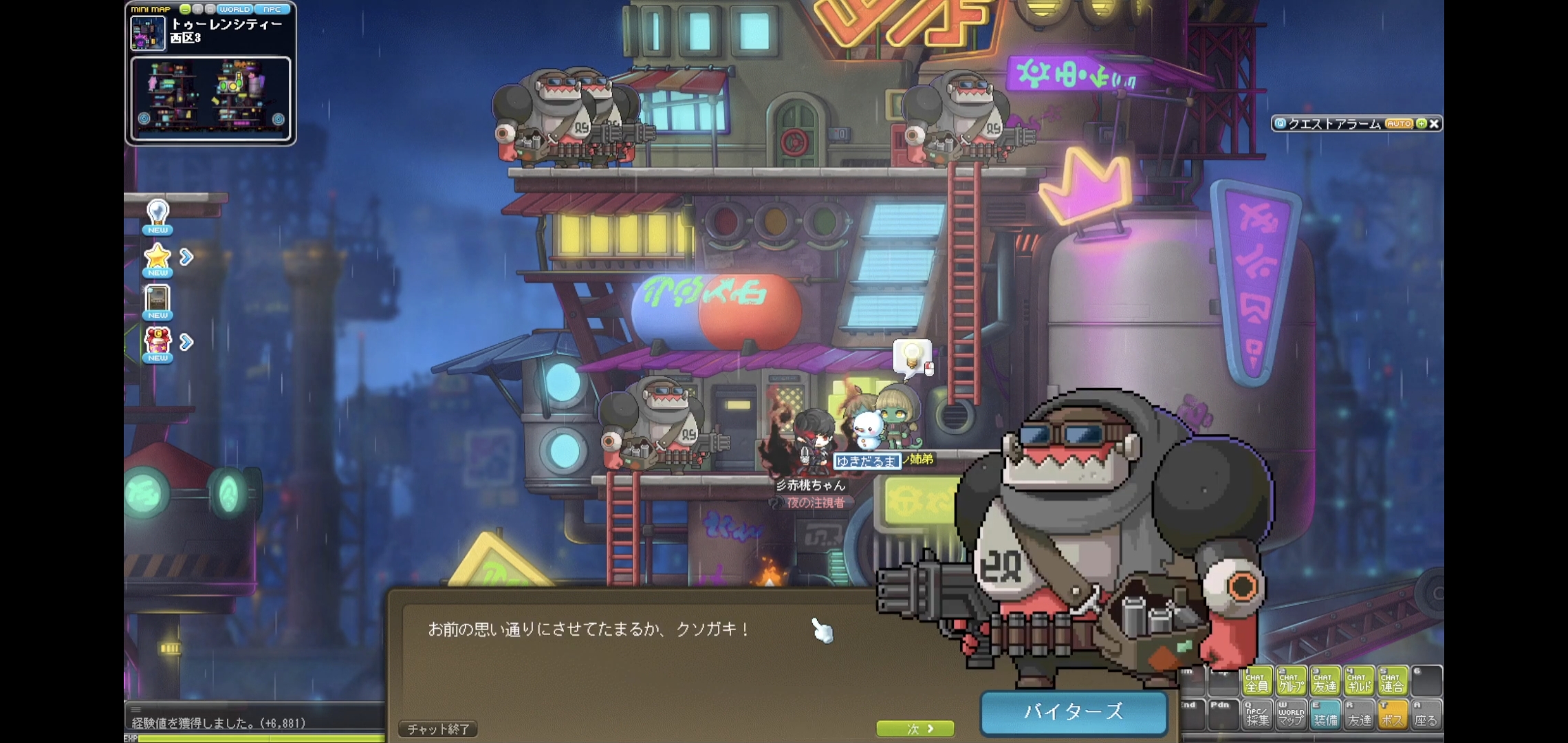Open the WORLD map from the minimap
Viewport: 1568px width, 743px height.
[x=235, y=10]
